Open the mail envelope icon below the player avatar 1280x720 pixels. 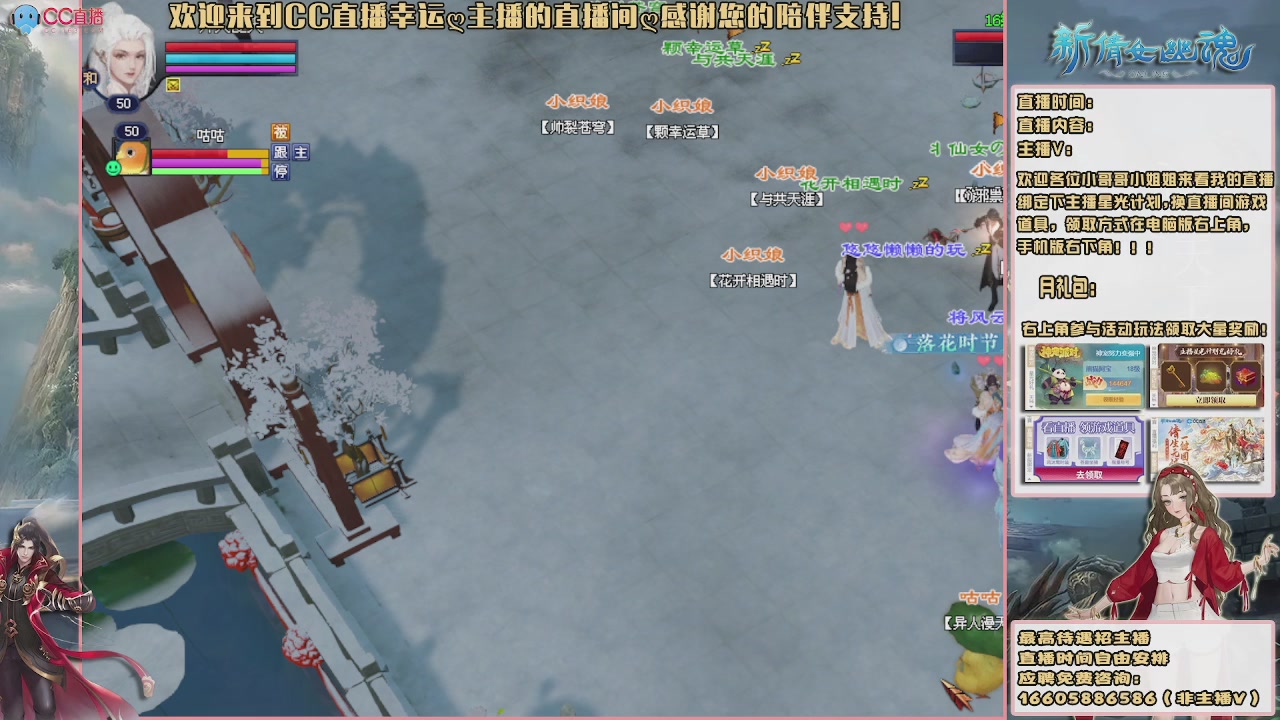173,85
